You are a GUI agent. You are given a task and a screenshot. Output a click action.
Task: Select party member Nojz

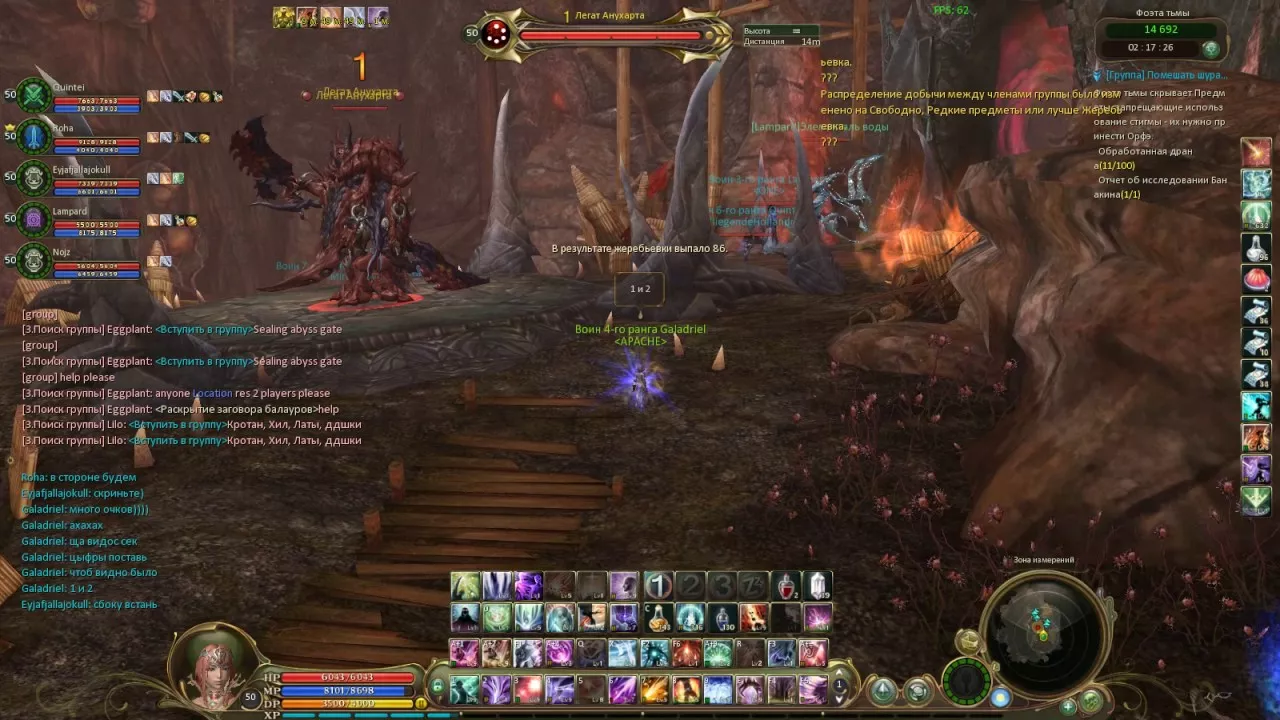point(95,260)
